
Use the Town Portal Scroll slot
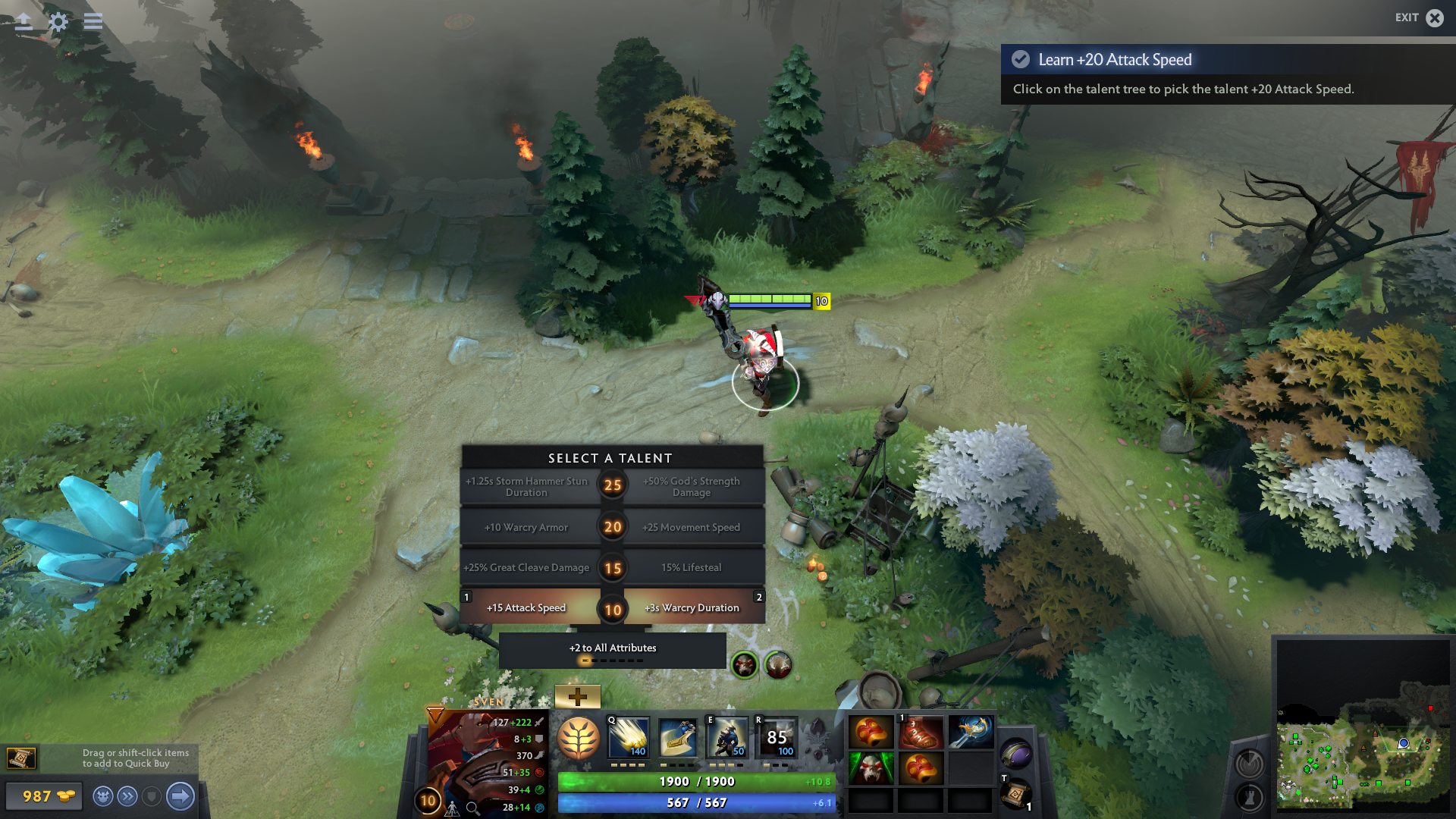coord(1015,793)
